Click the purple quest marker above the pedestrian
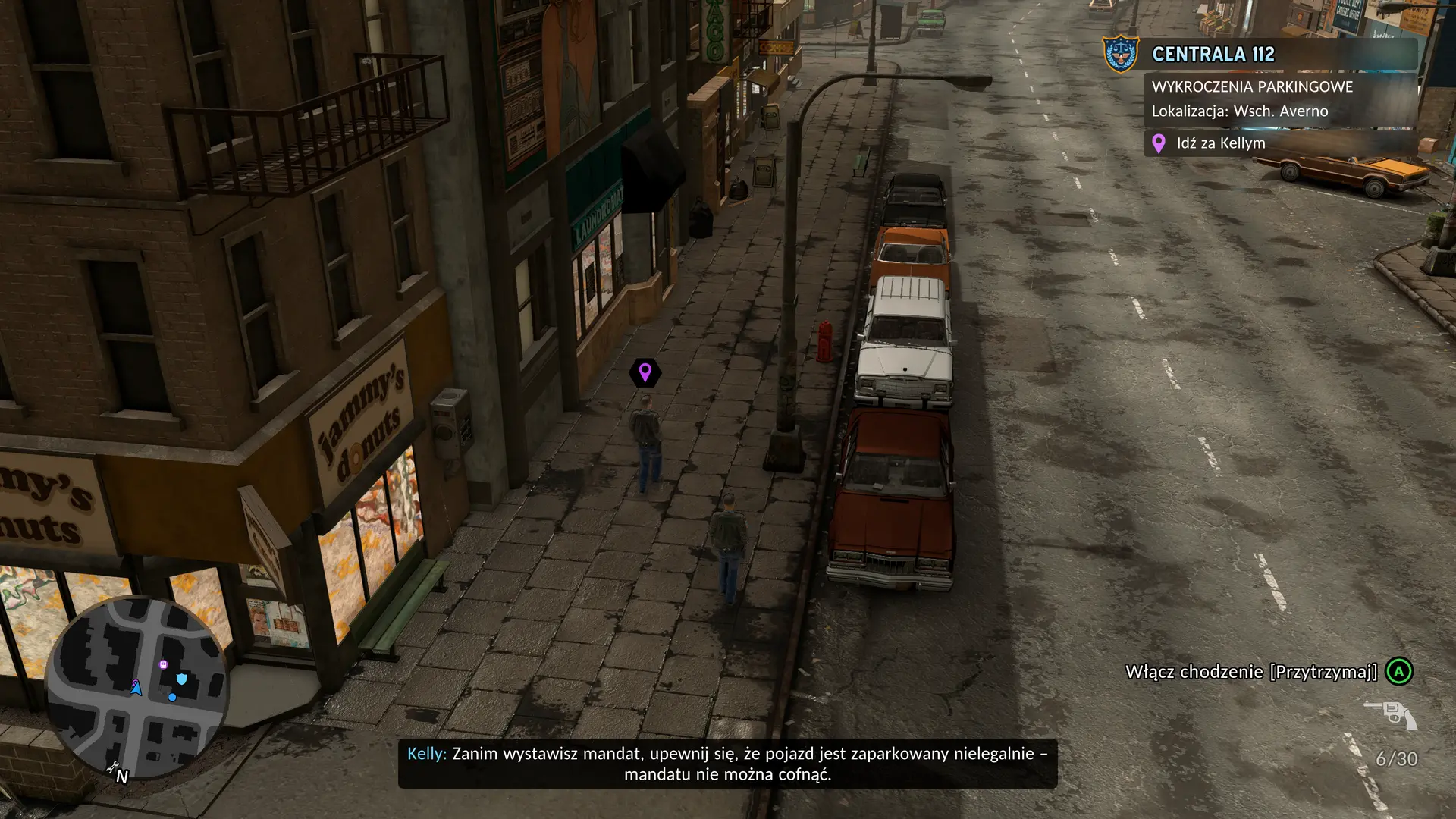Screen dimensions: 1456x819 [645, 372]
